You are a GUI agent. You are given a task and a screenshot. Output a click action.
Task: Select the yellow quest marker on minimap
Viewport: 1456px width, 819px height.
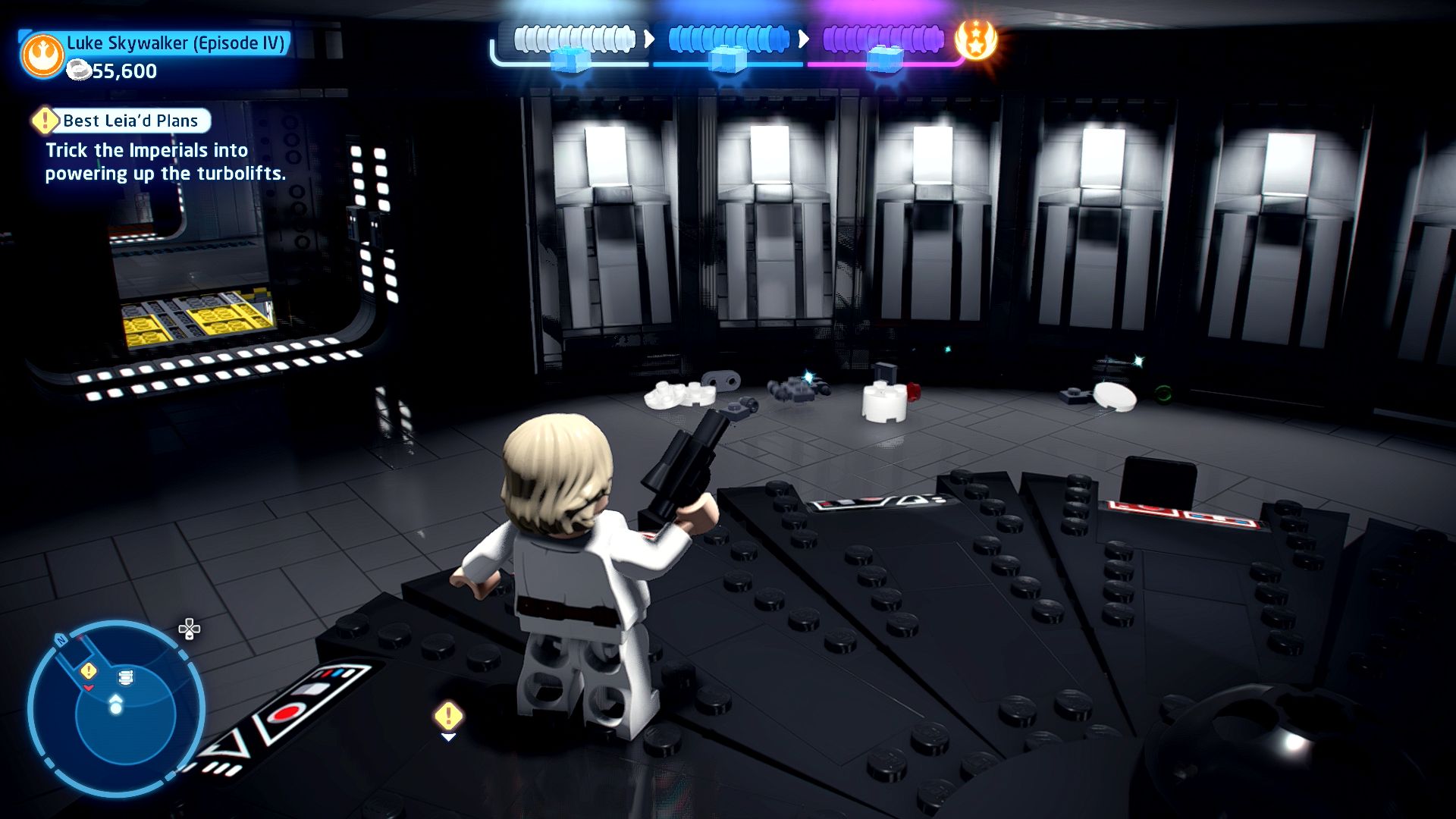(x=89, y=670)
